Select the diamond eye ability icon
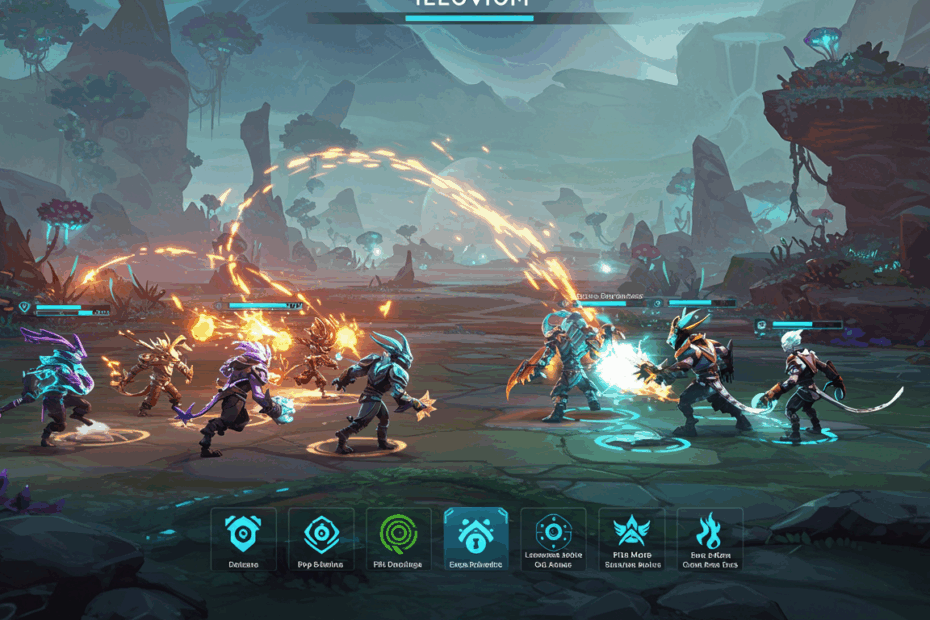Screen dimensions: 930x620 coord(321,536)
